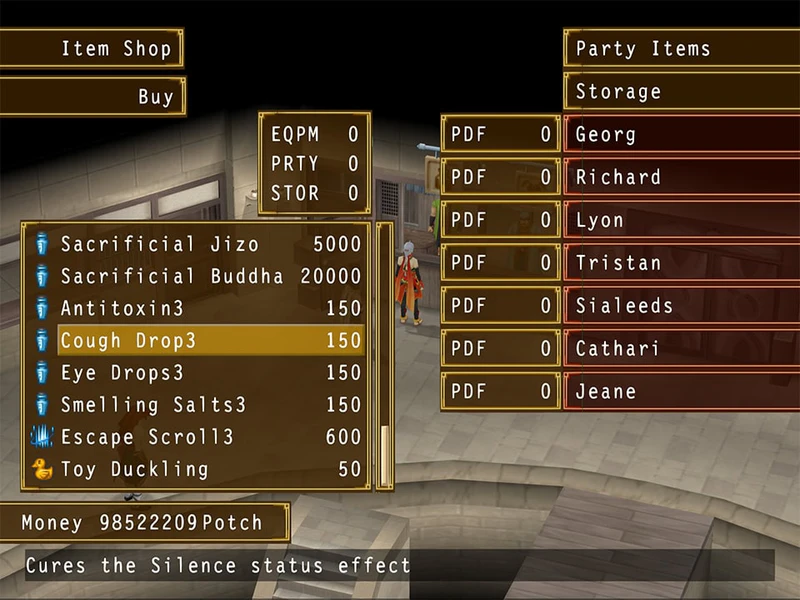Open the Storage list
The image size is (800, 600).
point(680,92)
